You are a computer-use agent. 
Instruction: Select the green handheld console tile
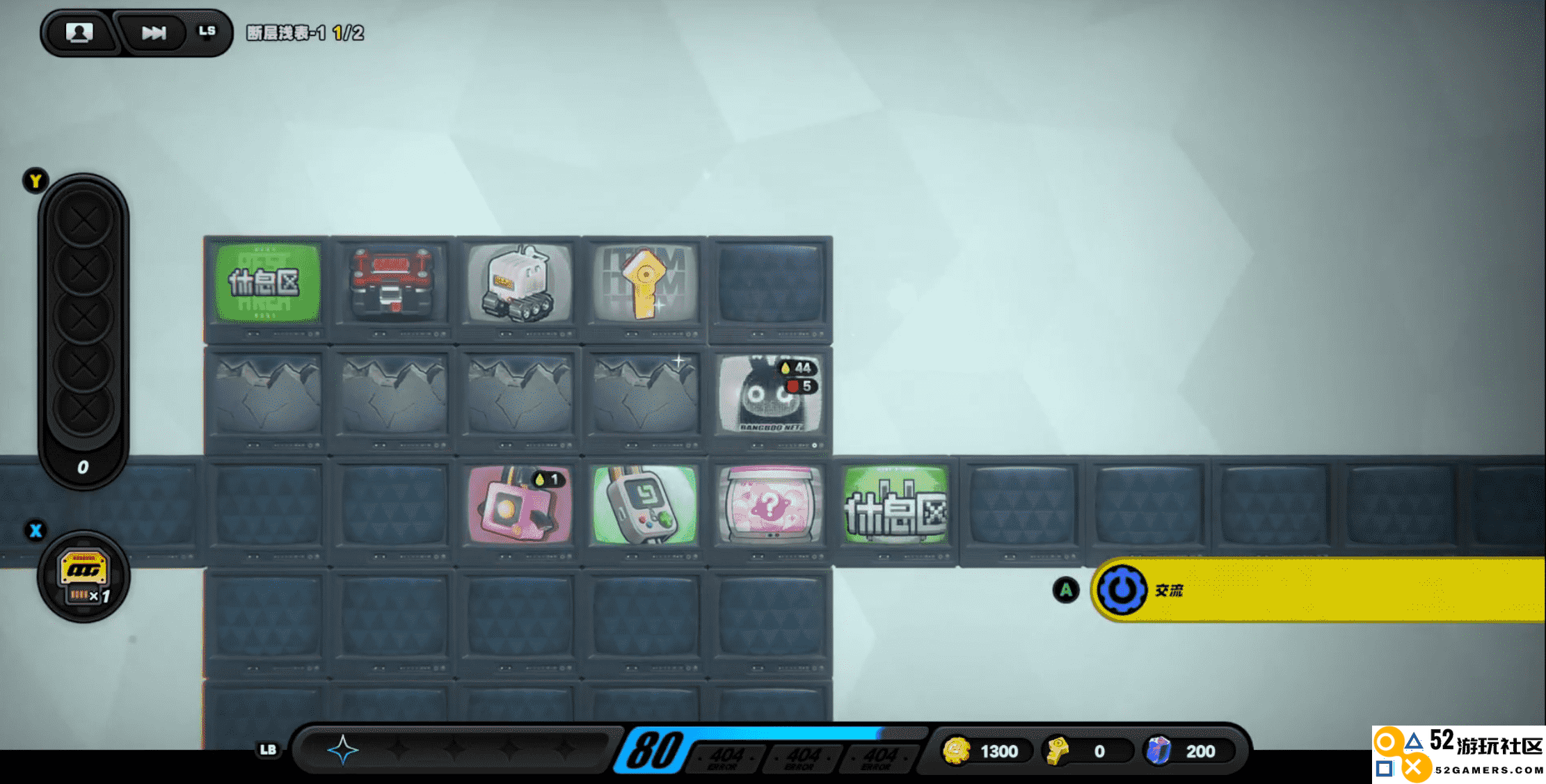645,504
